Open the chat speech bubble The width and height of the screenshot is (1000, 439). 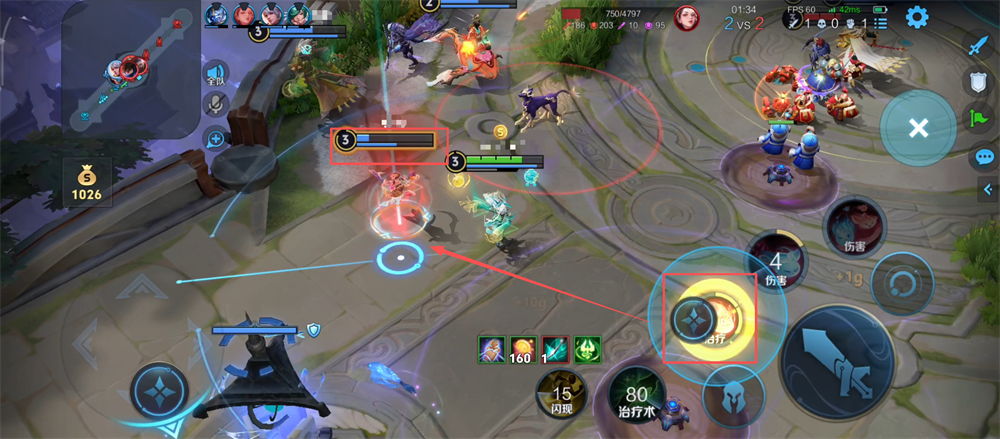pyautogui.click(x=984, y=157)
